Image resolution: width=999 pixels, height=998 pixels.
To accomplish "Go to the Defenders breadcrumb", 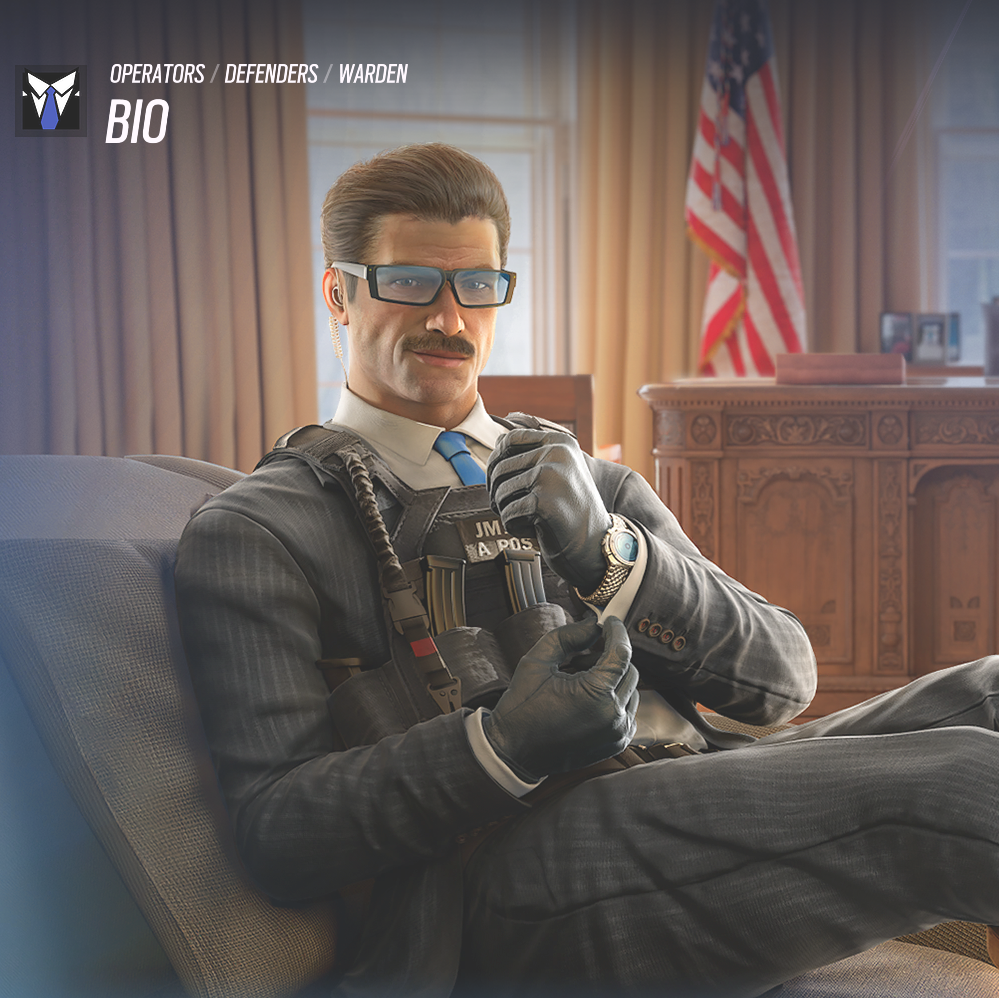I will click(x=271, y=74).
